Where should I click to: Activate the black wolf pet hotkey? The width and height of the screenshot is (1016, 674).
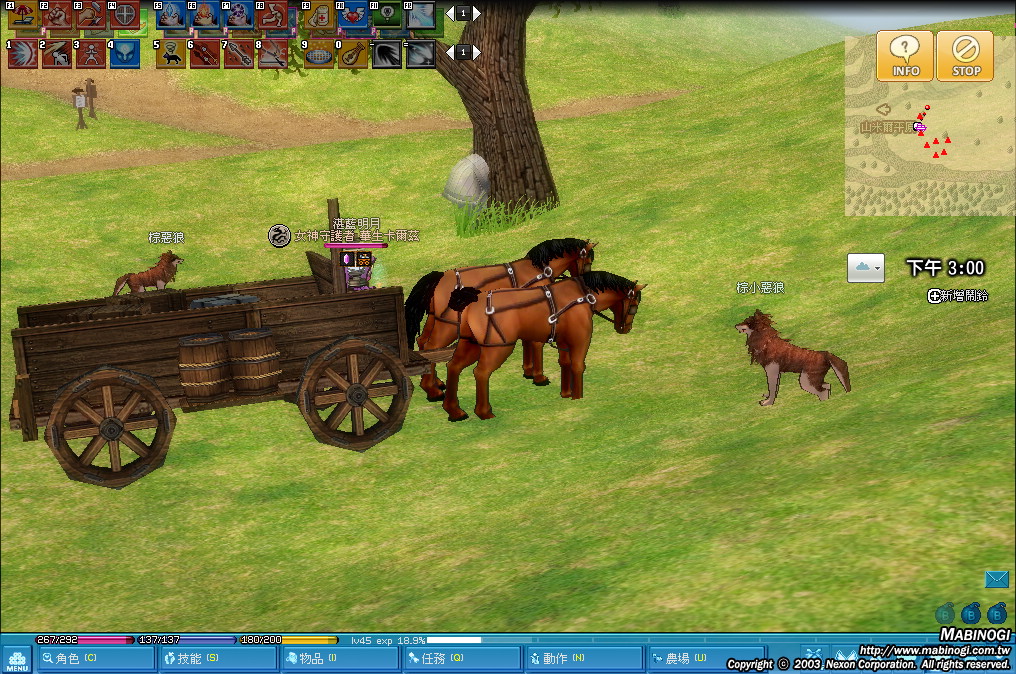172,53
